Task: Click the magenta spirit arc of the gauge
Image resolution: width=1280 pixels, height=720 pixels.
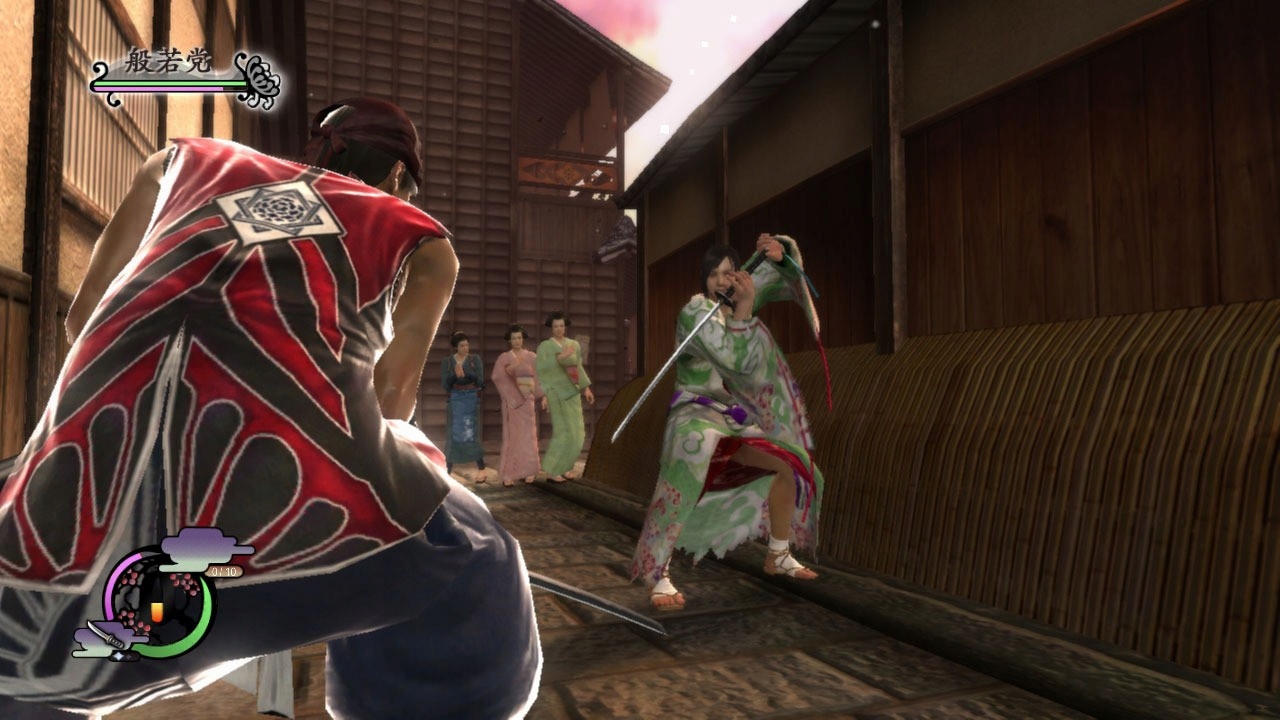Action: tap(111, 587)
